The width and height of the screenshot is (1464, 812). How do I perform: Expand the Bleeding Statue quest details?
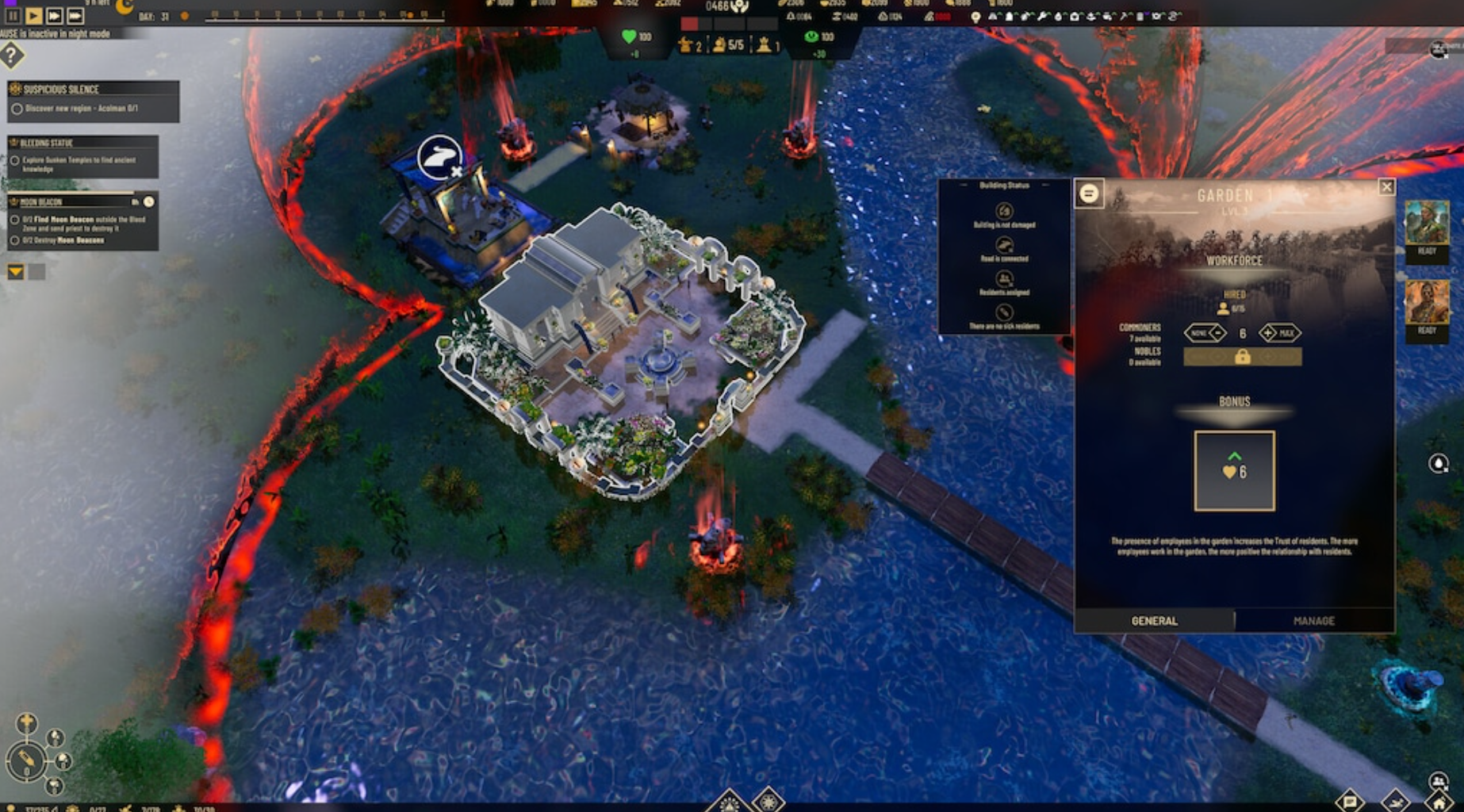pyautogui.click(x=48, y=142)
